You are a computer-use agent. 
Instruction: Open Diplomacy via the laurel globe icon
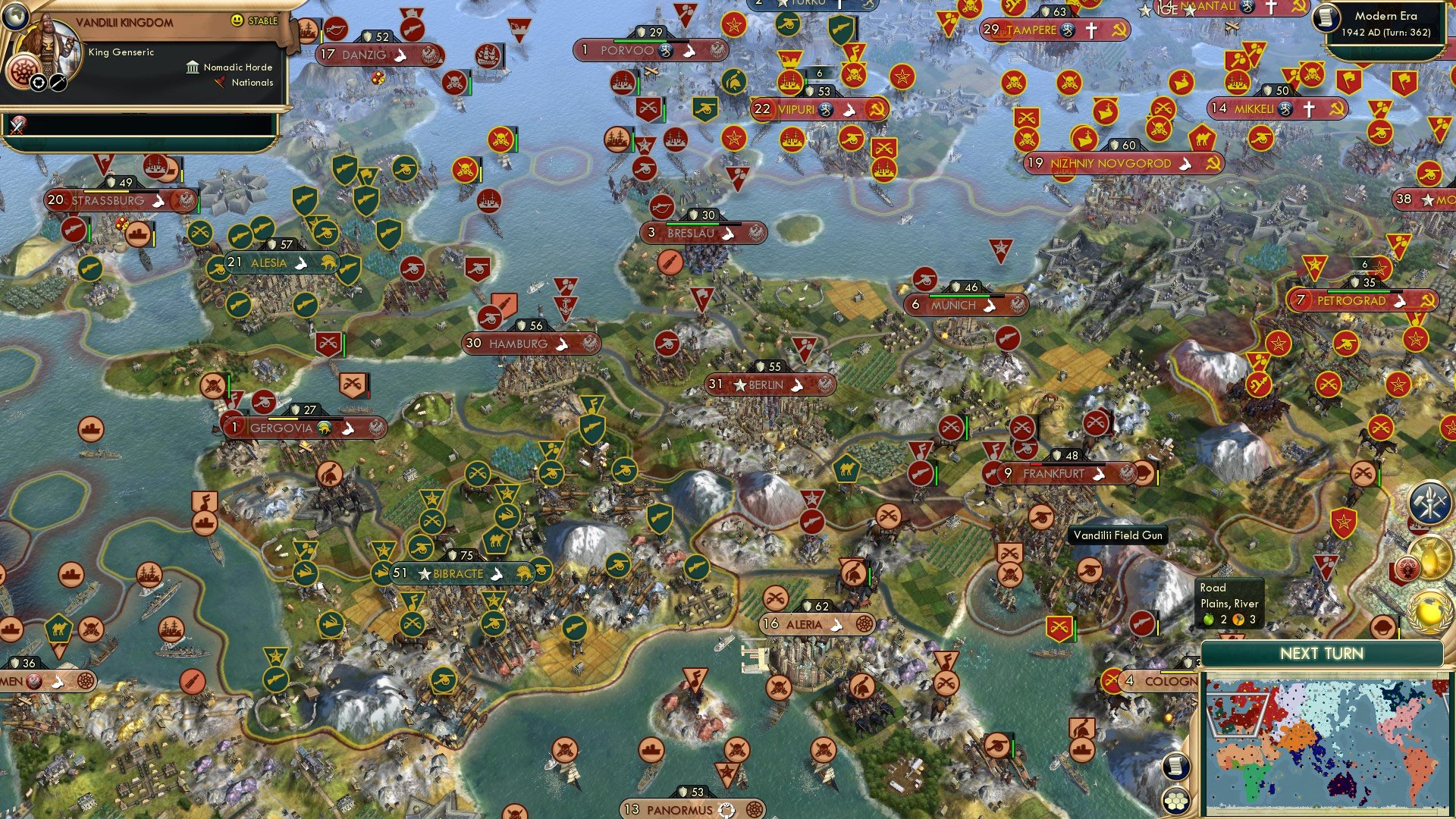[1430, 610]
